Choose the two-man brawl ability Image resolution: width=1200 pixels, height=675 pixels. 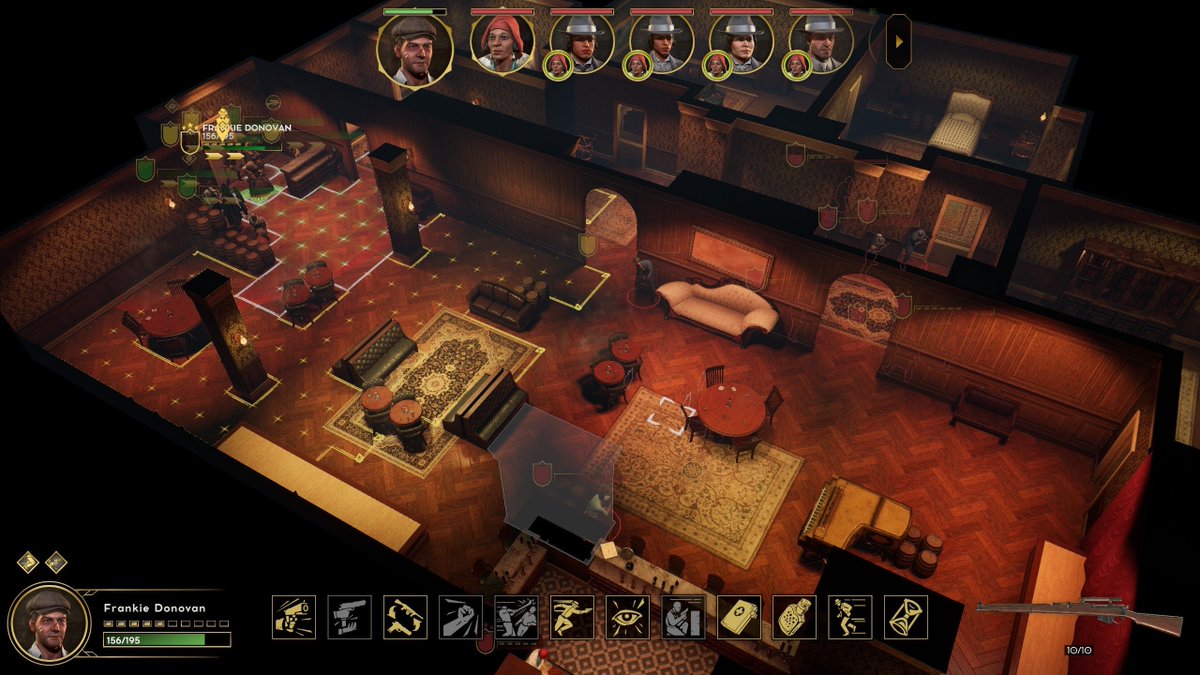coord(516,617)
